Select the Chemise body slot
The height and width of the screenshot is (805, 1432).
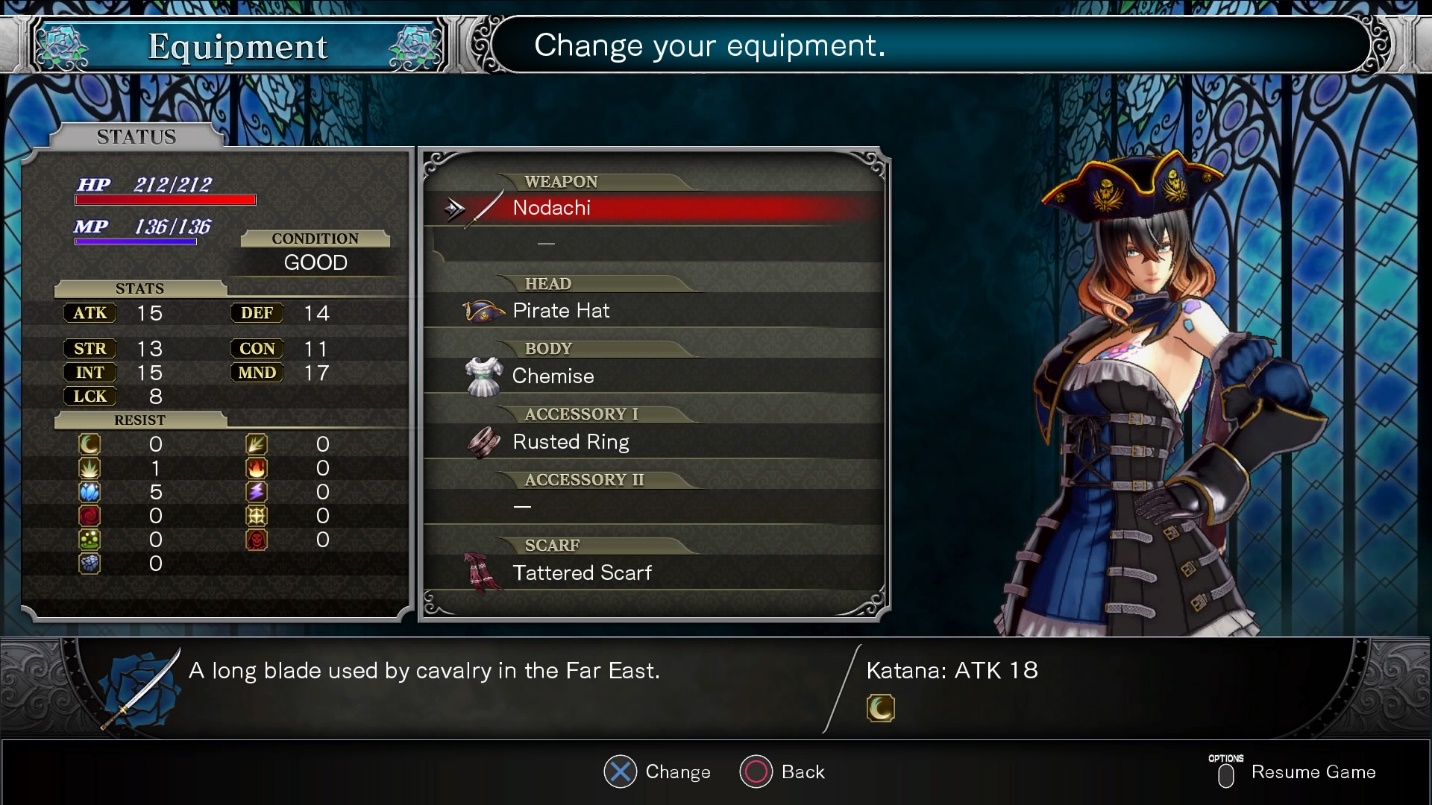point(553,377)
